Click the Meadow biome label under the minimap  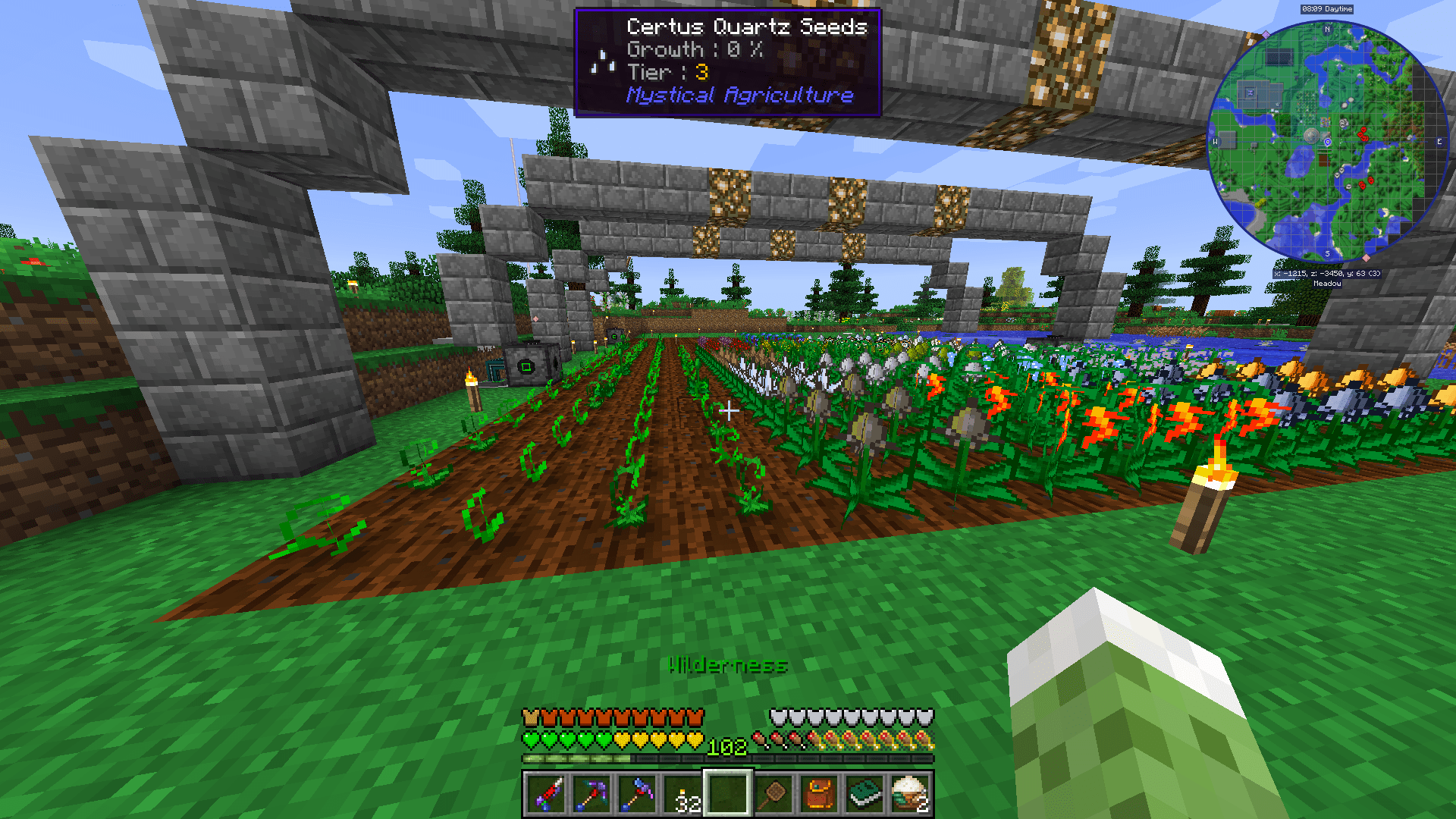[x=1327, y=284]
